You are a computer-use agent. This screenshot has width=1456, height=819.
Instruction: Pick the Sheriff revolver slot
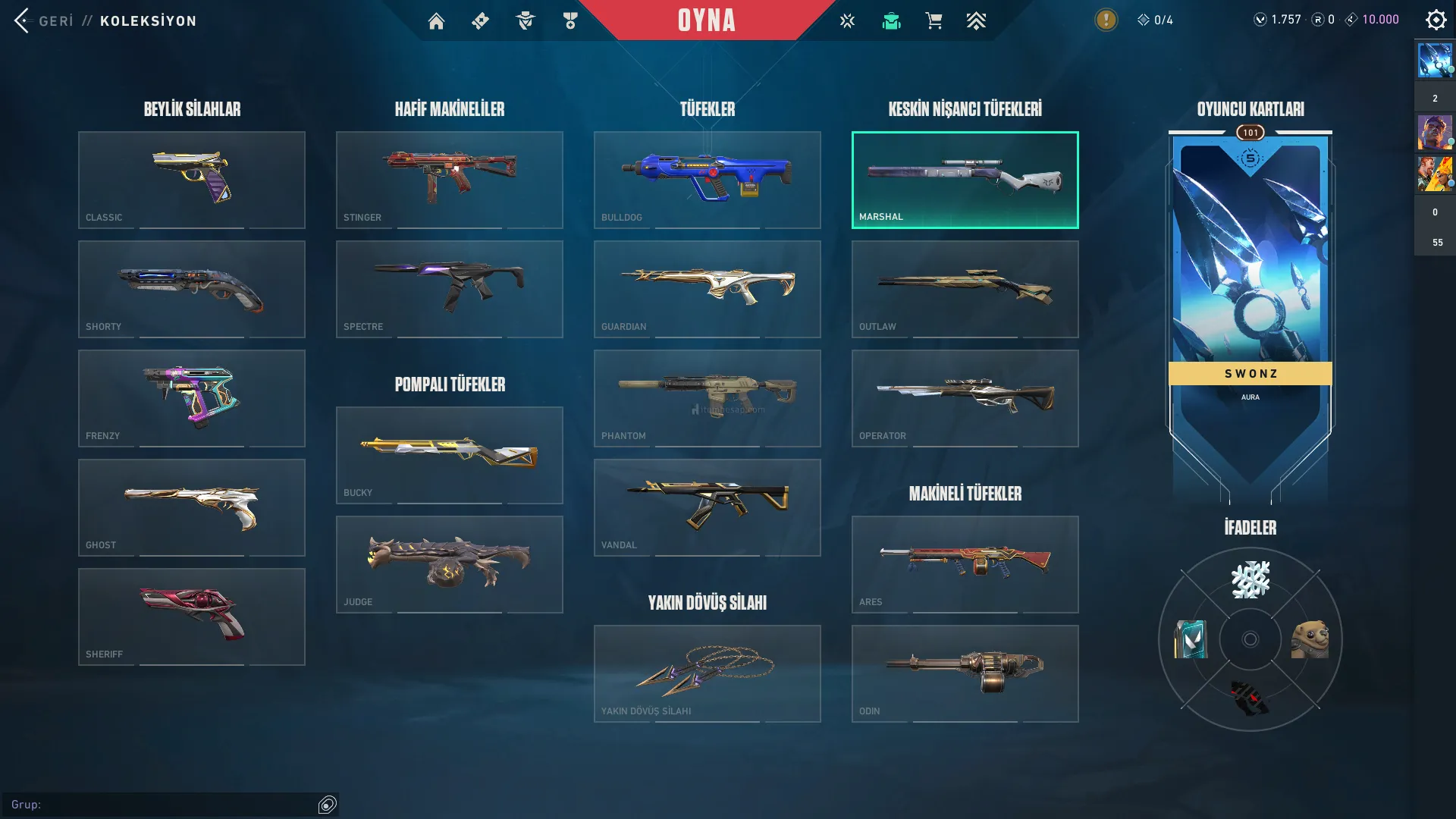(x=192, y=617)
